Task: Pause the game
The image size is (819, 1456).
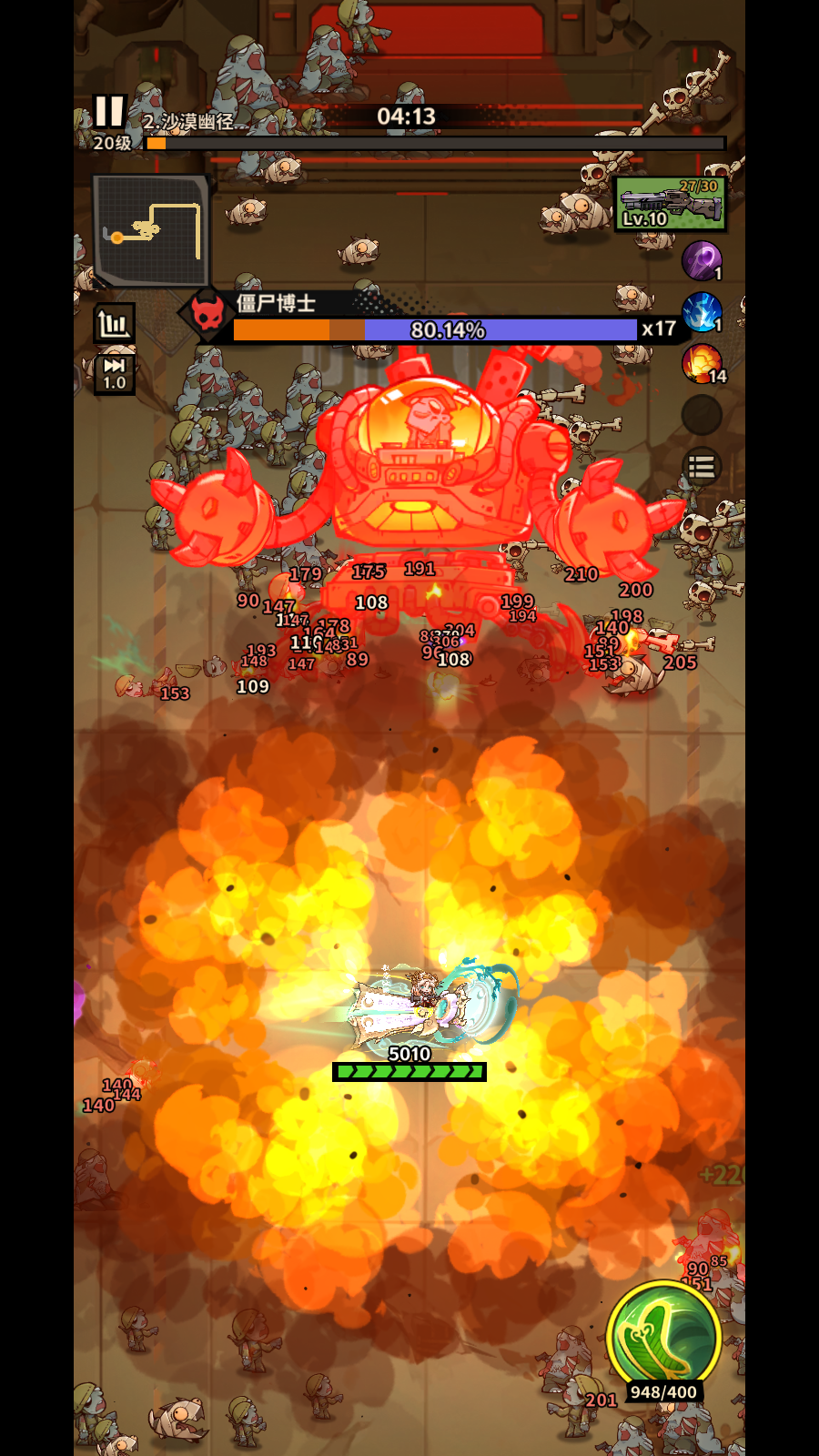Action: tap(109, 112)
